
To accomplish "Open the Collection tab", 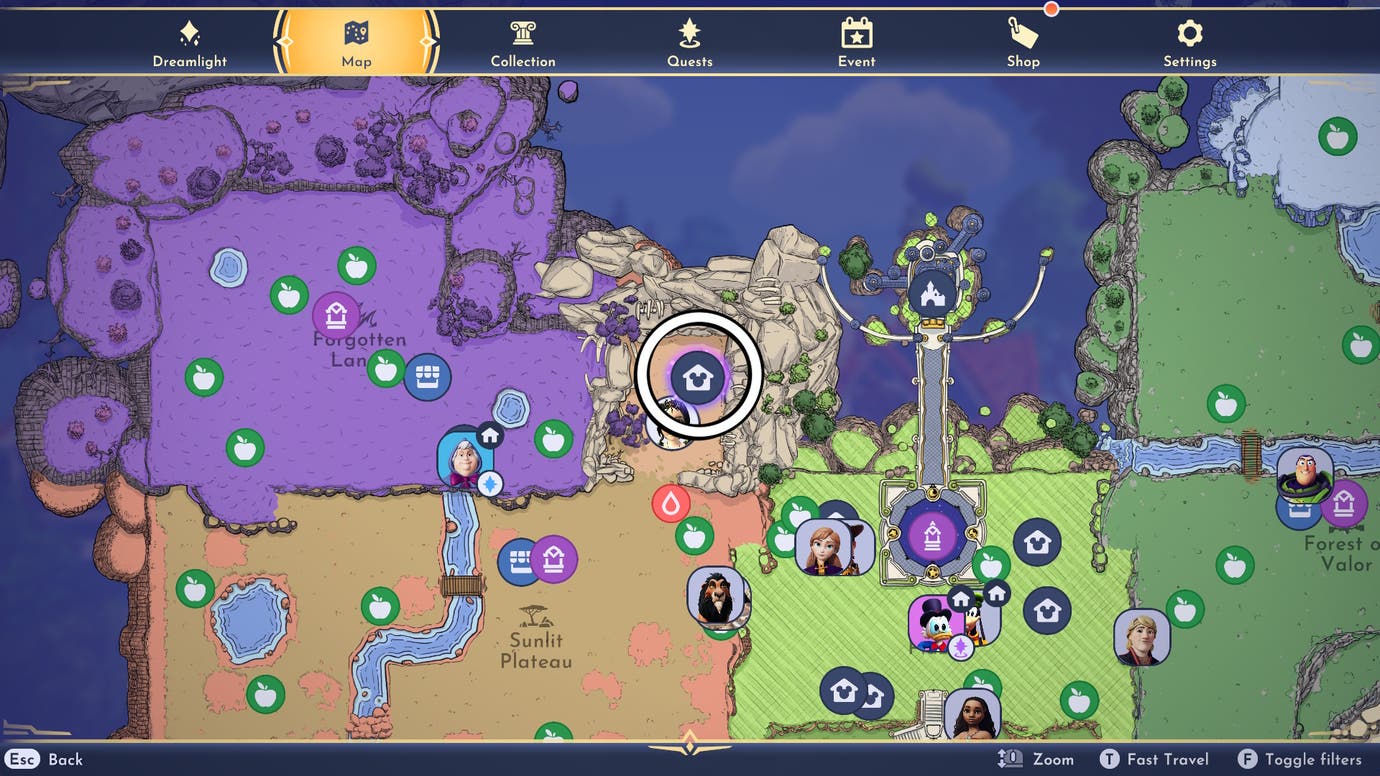I will (522, 40).
